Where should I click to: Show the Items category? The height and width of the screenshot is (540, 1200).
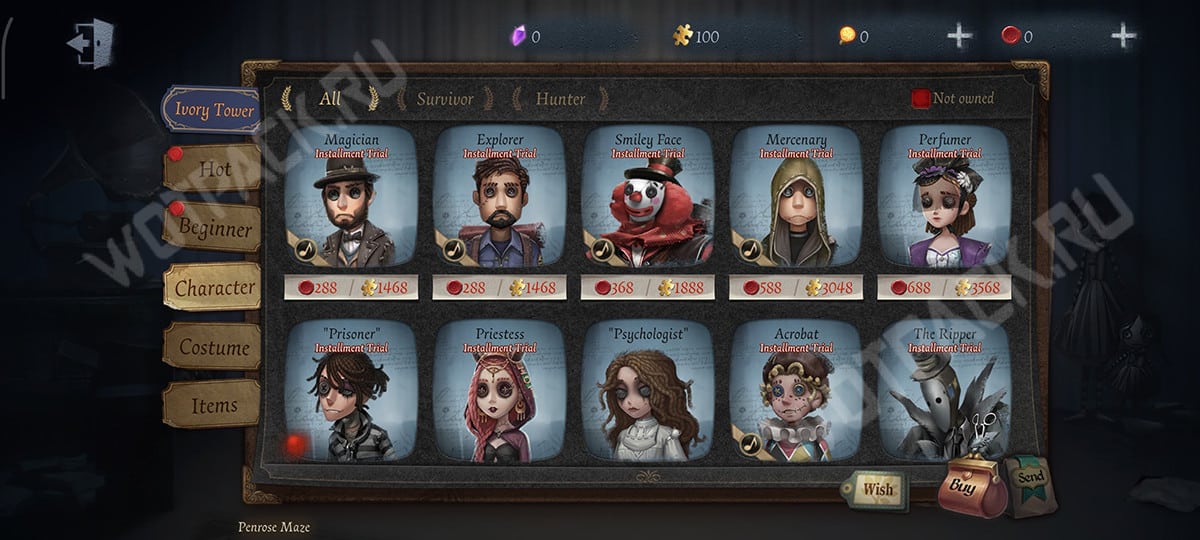214,406
